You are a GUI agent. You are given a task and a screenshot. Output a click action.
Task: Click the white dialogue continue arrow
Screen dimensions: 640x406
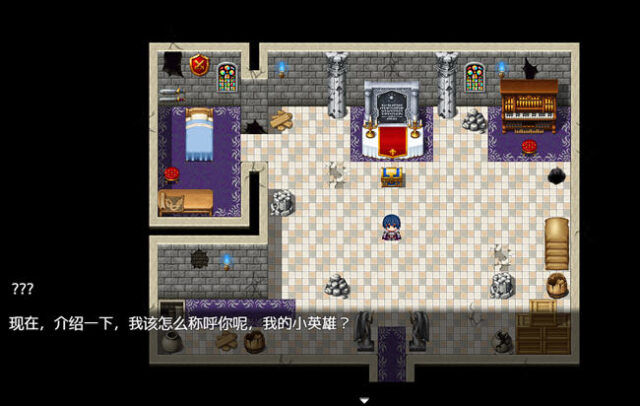click(365, 399)
